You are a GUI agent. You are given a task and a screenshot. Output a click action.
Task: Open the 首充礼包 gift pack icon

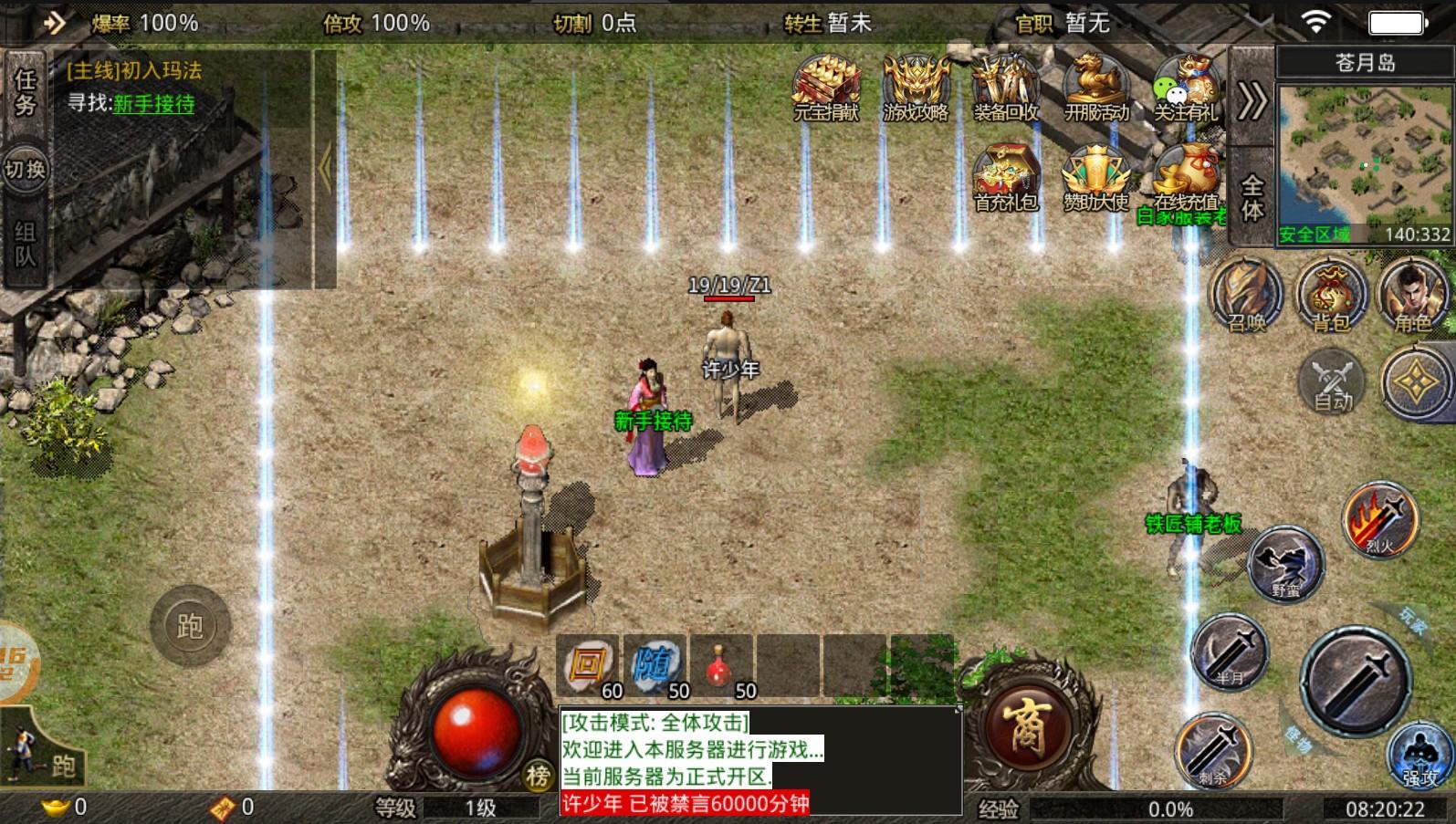(1005, 175)
